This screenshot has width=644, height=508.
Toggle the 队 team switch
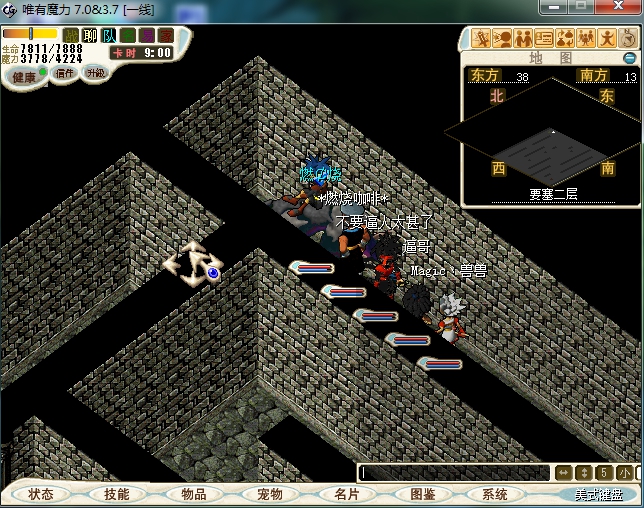(109, 36)
